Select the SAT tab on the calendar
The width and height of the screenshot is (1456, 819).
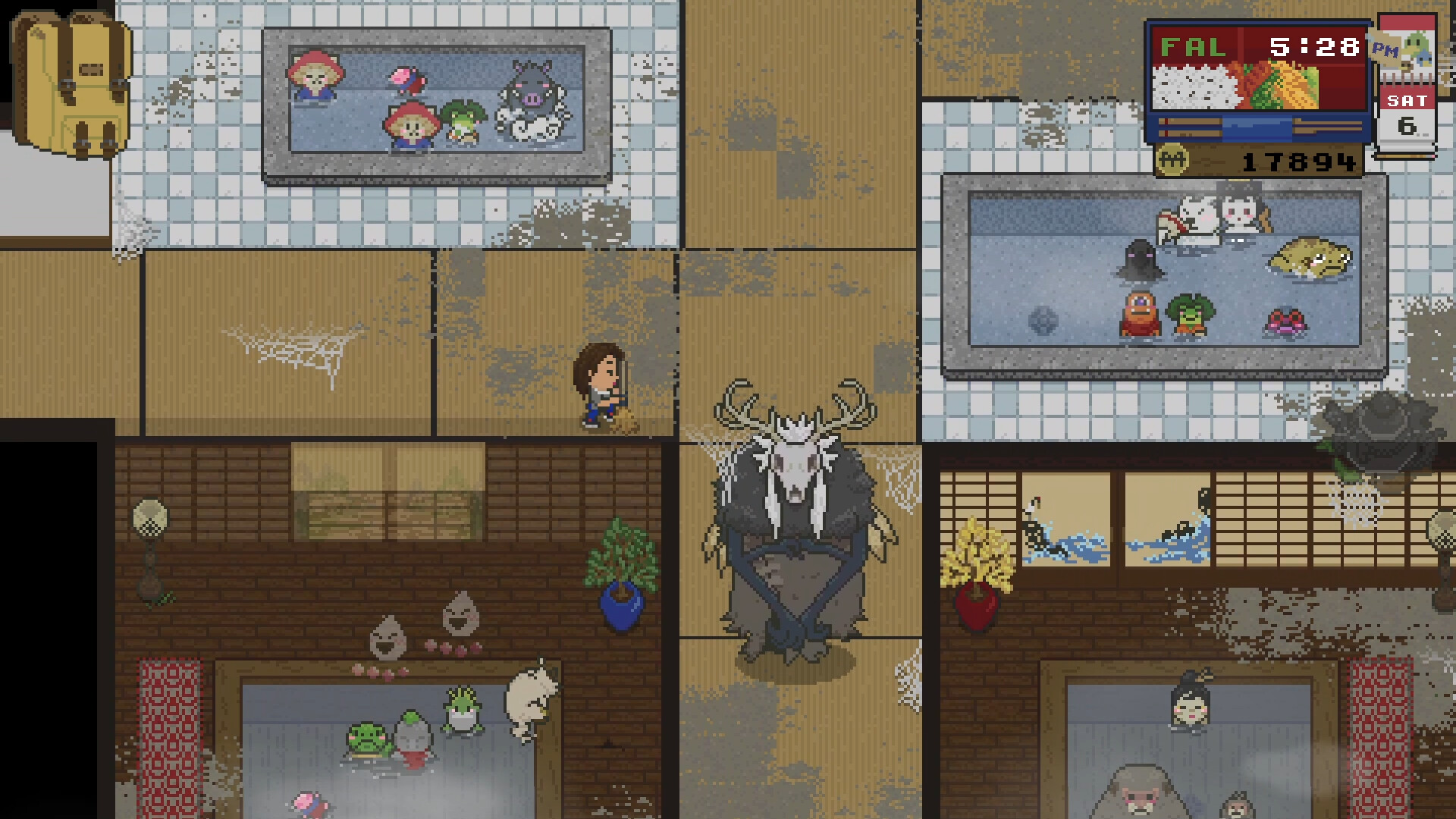tap(1409, 100)
